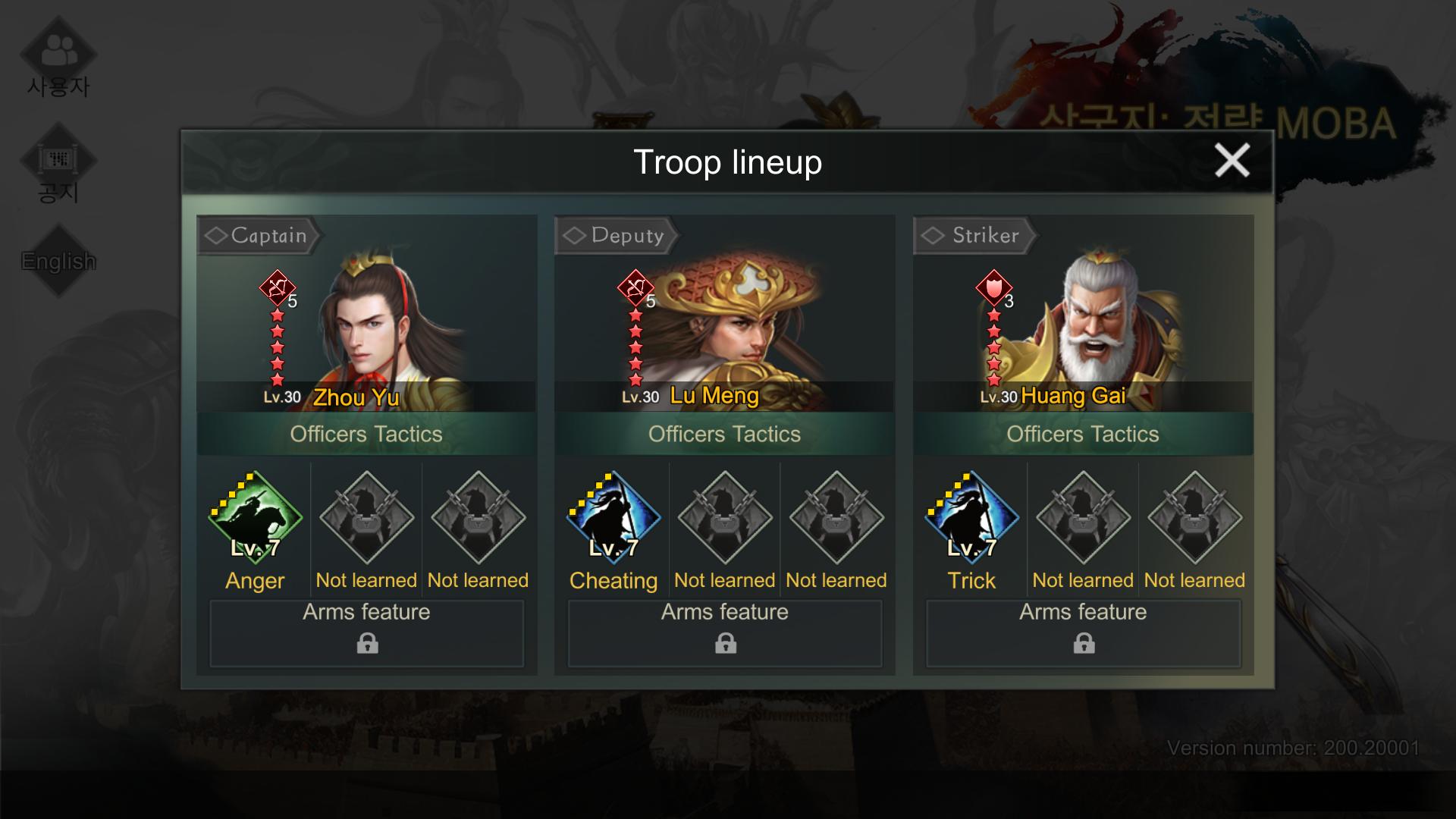Open the user account icon
The image size is (1456, 819).
pos(58,53)
